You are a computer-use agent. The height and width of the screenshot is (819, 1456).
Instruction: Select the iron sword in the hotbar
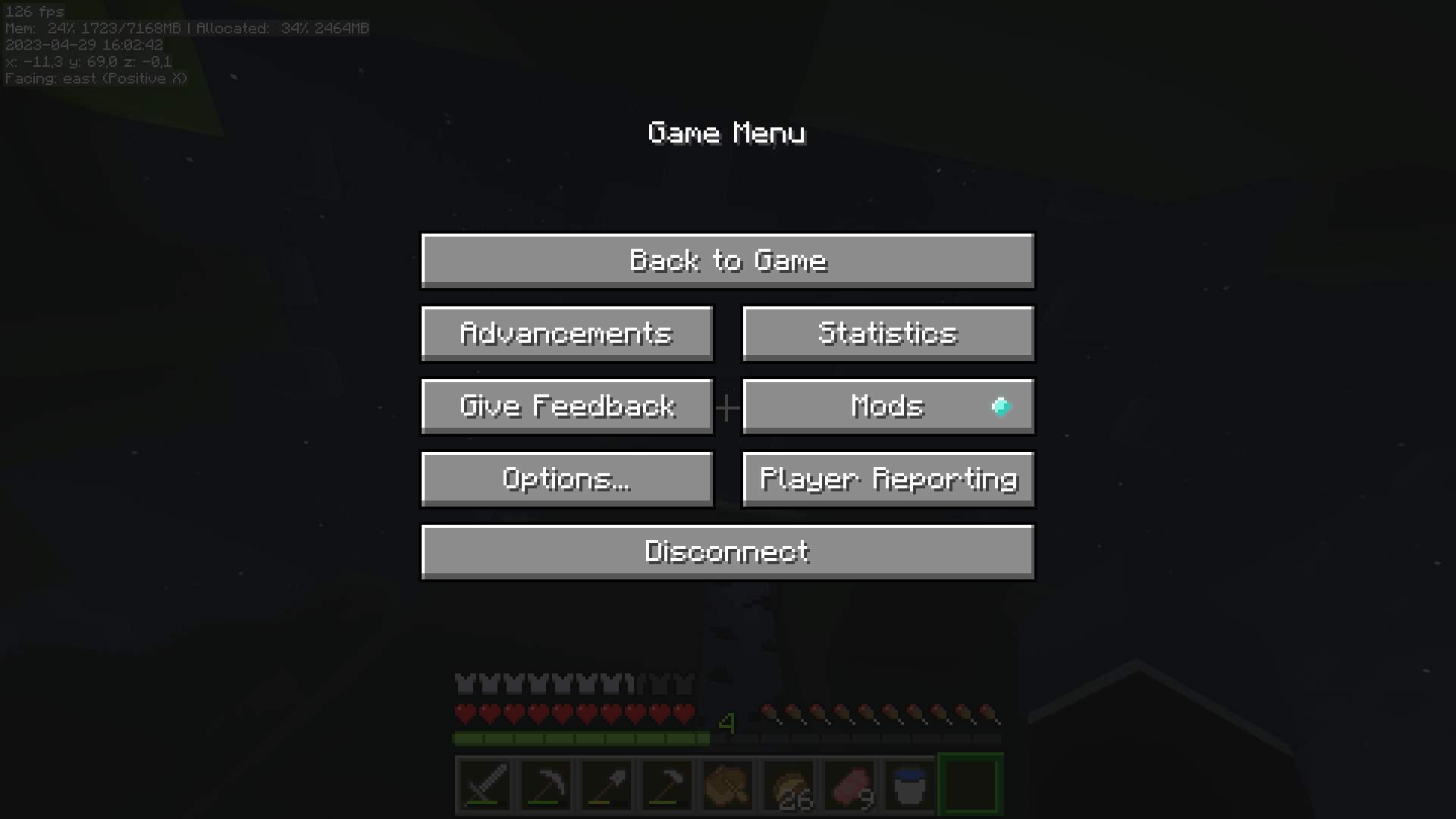[x=485, y=784]
